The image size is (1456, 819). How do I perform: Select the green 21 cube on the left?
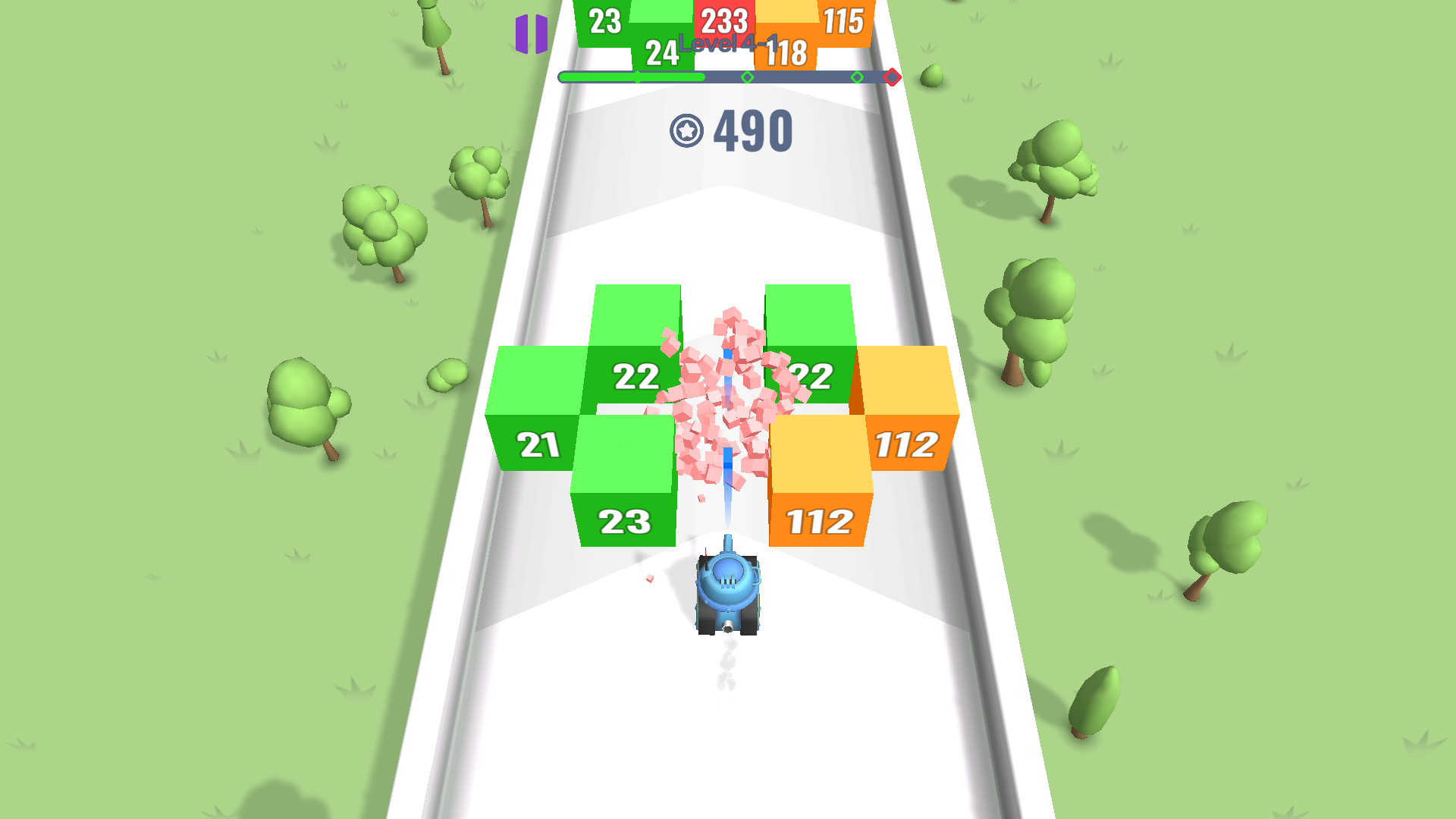[538, 444]
